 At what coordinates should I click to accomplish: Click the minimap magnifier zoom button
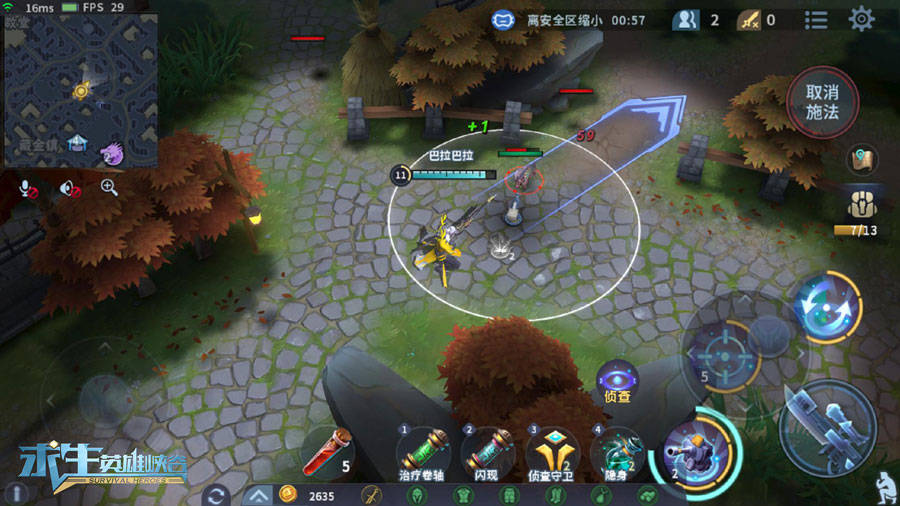[x=109, y=187]
